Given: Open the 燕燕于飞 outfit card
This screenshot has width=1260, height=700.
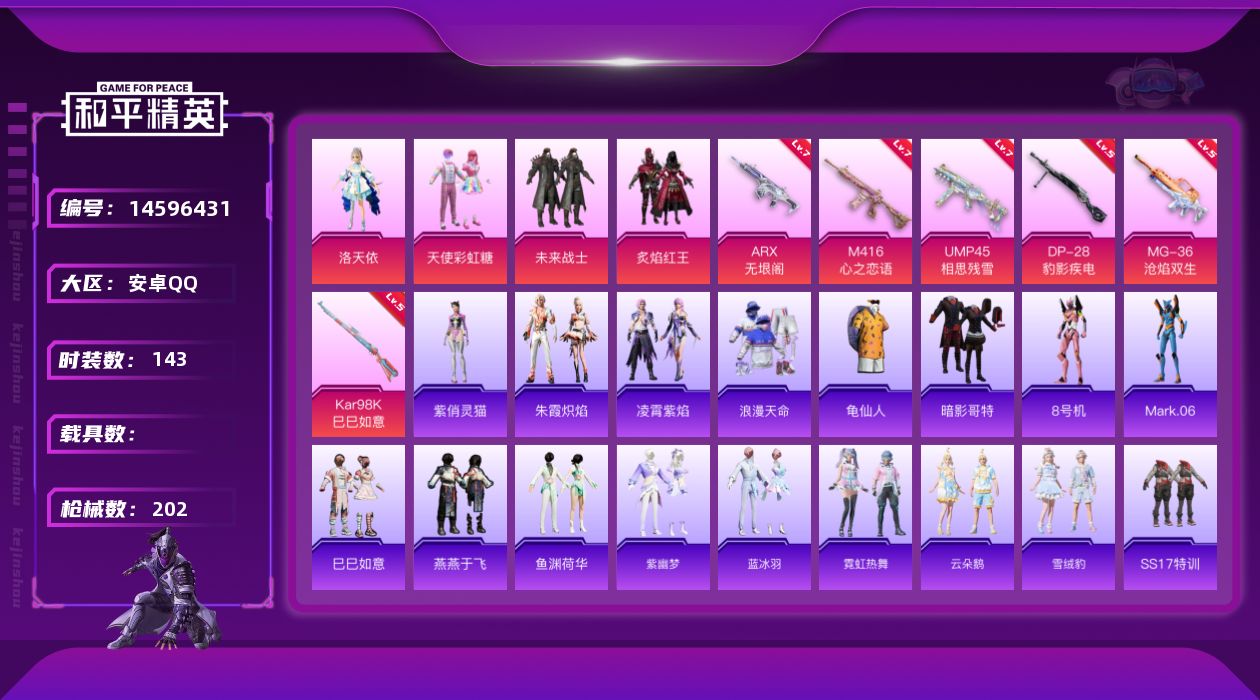Looking at the screenshot, I should point(460,517).
